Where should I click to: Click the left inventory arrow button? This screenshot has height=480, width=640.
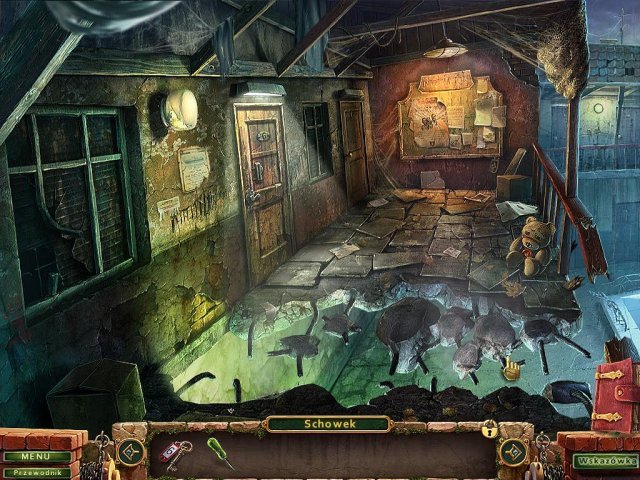pyautogui.click(x=131, y=451)
